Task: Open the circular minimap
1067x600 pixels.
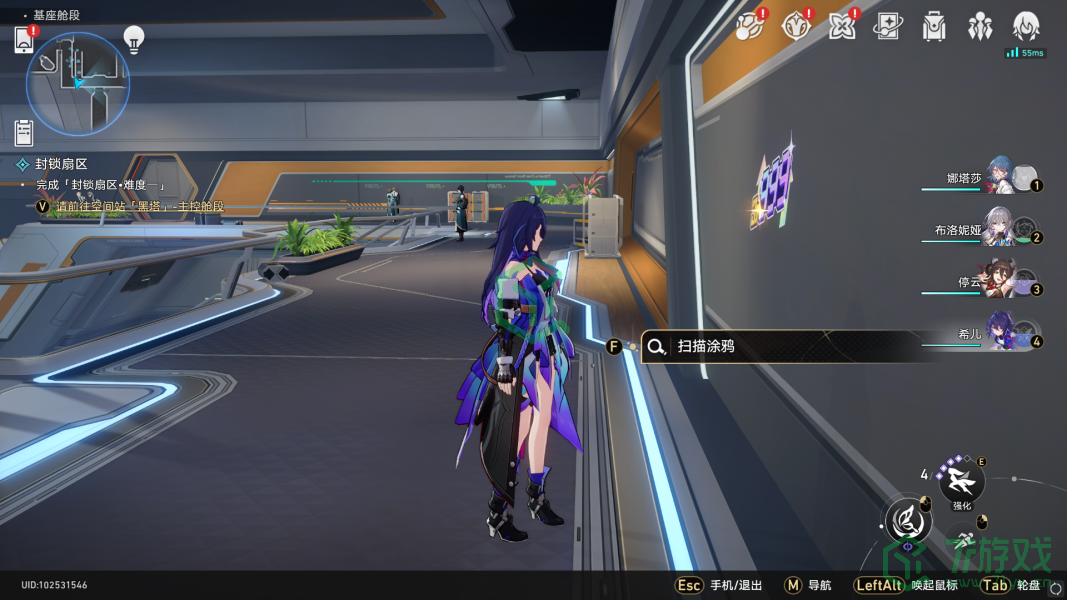Action: tap(78, 83)
